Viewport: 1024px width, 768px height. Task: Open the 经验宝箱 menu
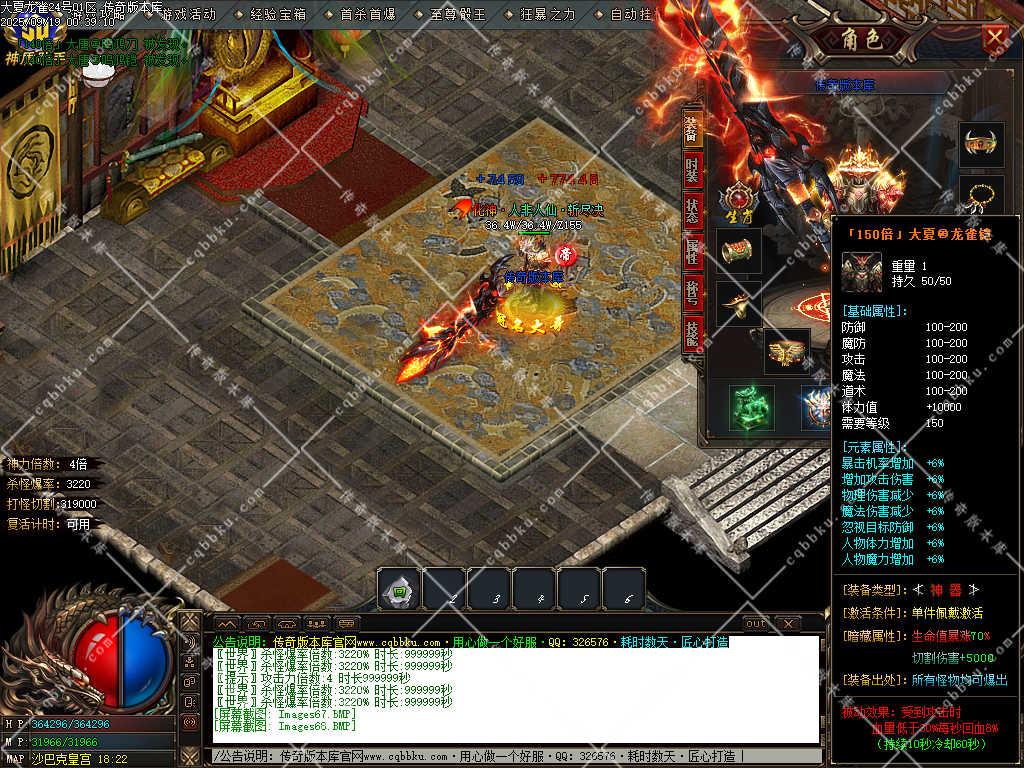pyautogui.click(x=278, y=15)
